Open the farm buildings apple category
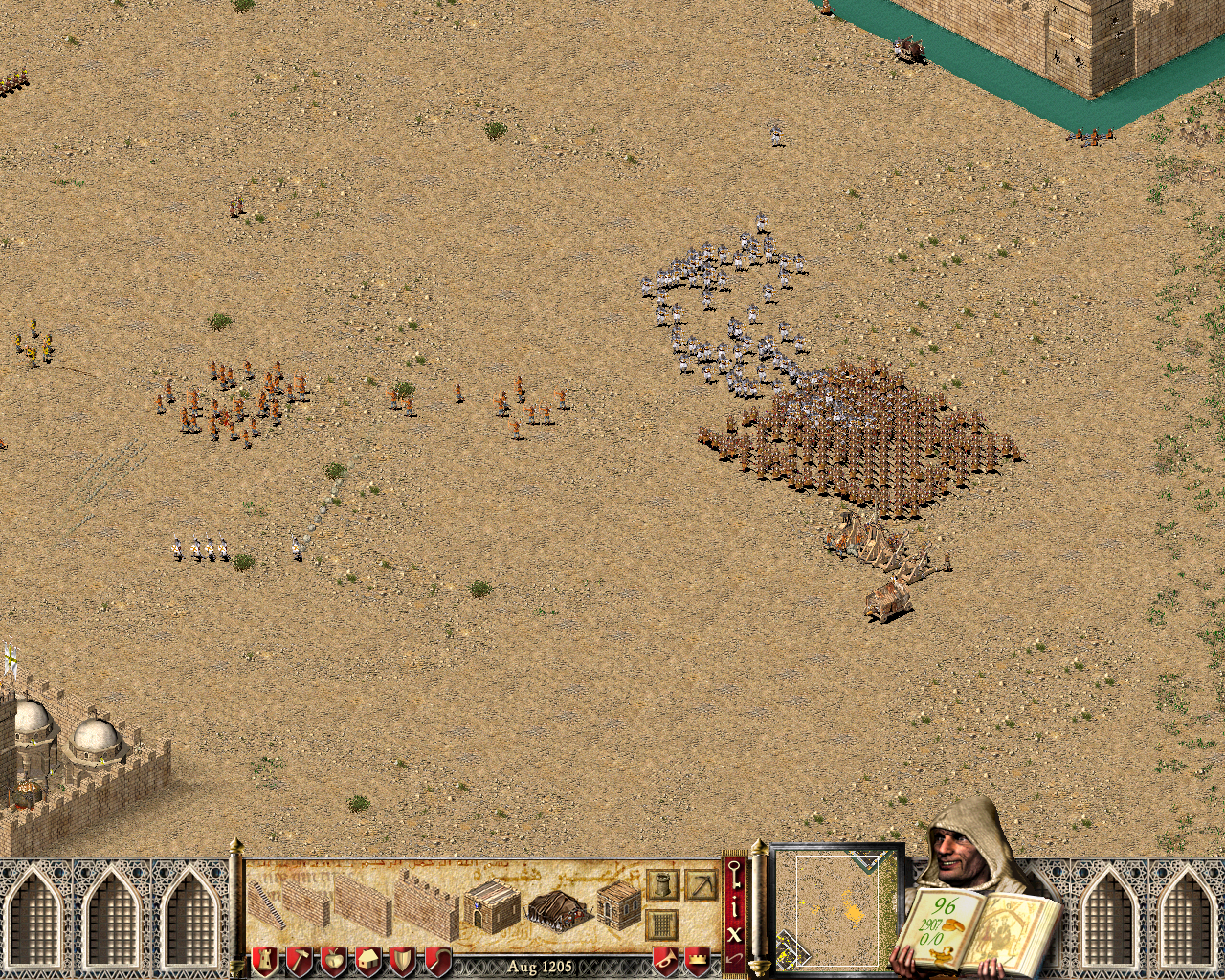Image resolution: width=1225 pixels, height=980 pixels. coord(334,960)
